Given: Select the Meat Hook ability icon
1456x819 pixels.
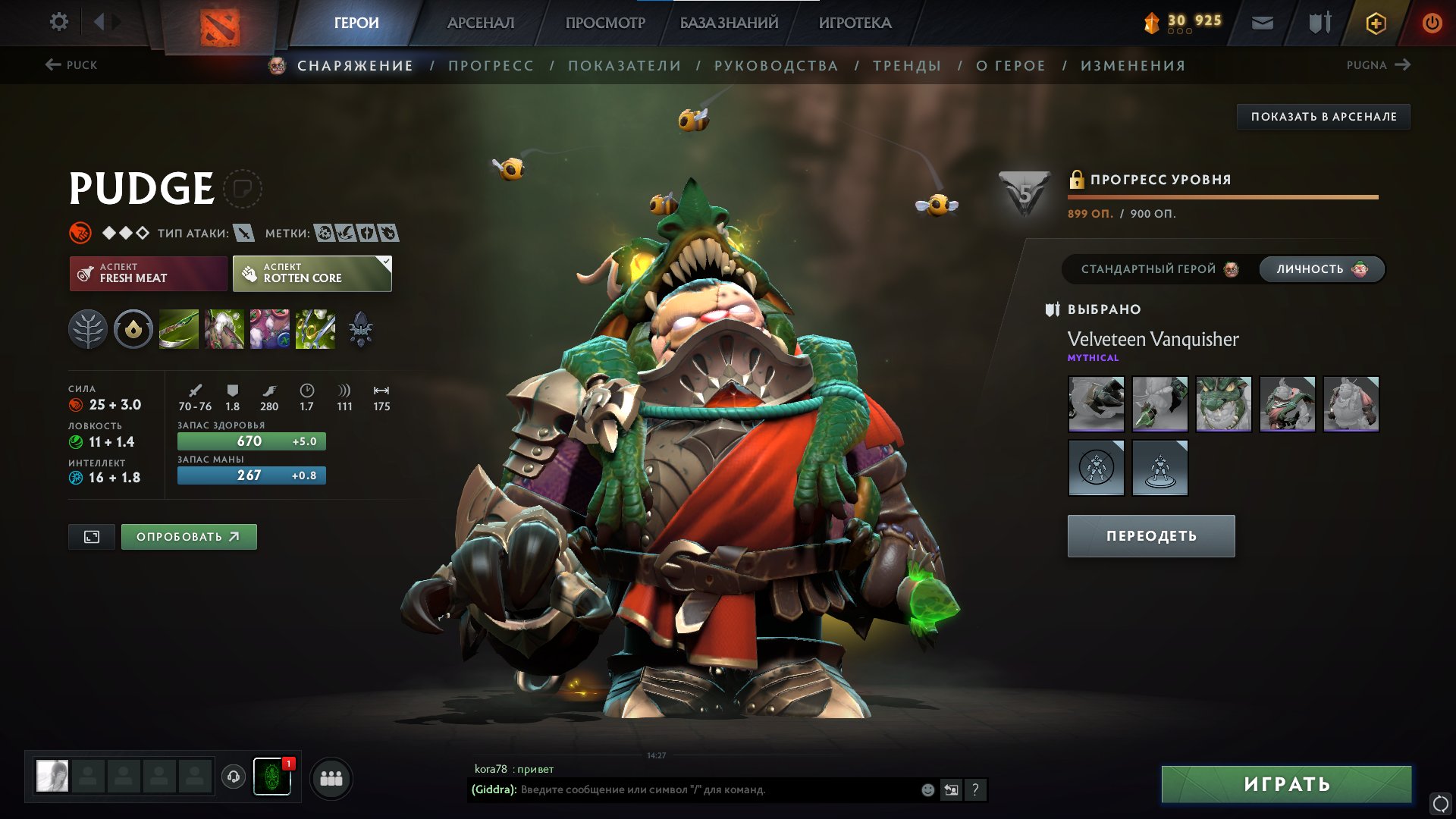Looking at the screenshot, I should tap(179, 330).
